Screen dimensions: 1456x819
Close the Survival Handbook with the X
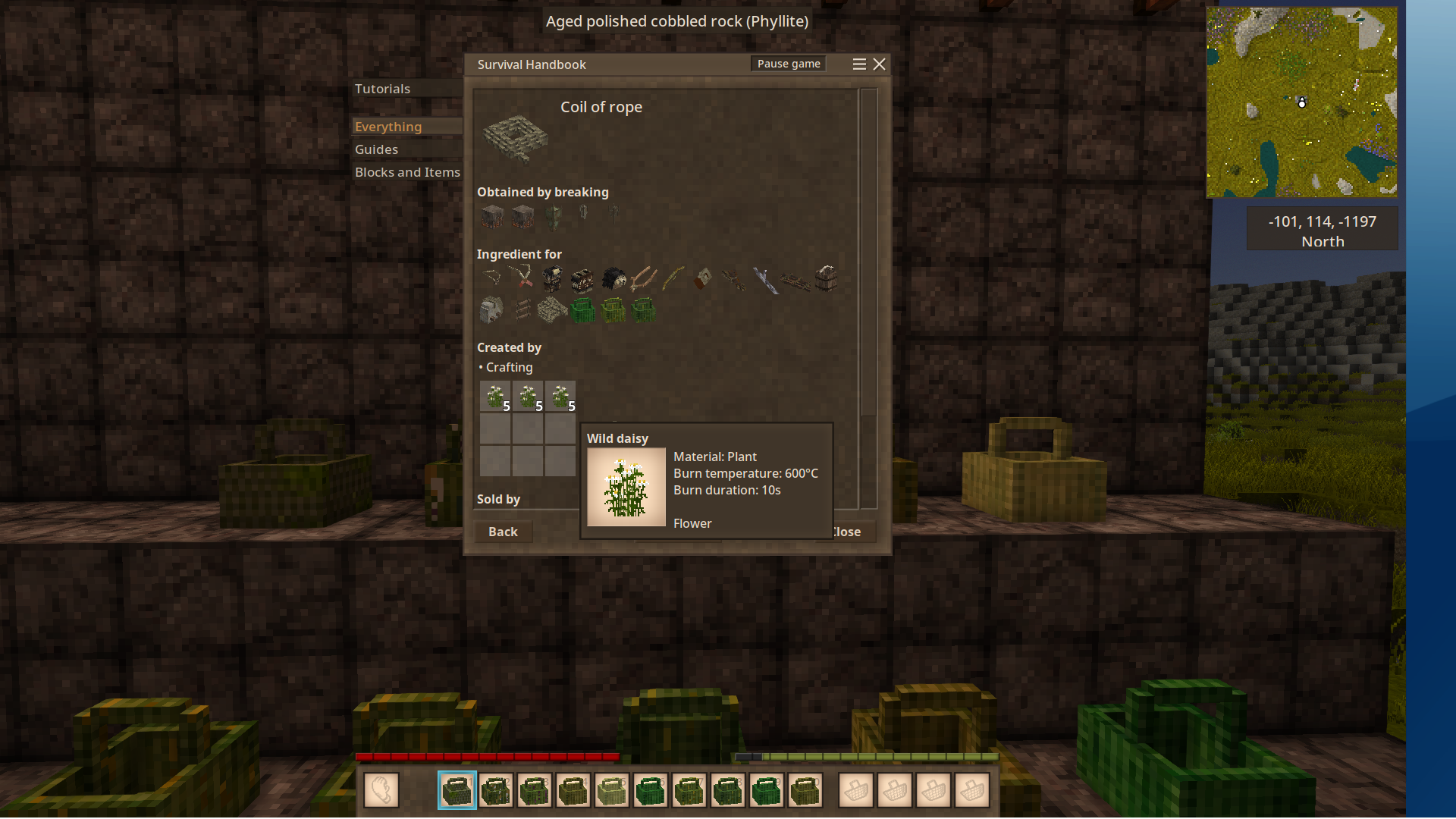pyautogui.click(x=879, y=64)
